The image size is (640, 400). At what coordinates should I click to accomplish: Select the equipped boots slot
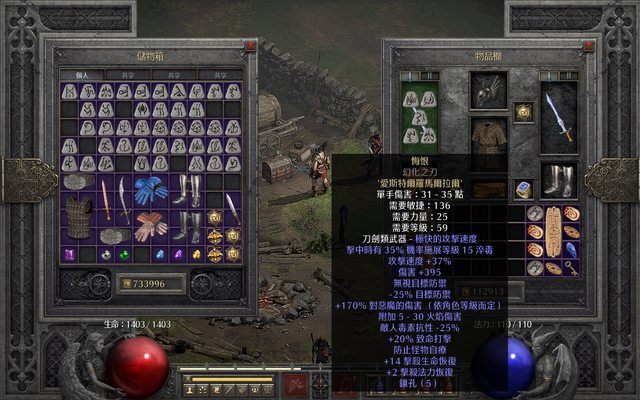pyautogui.click(x=559, y=180)
